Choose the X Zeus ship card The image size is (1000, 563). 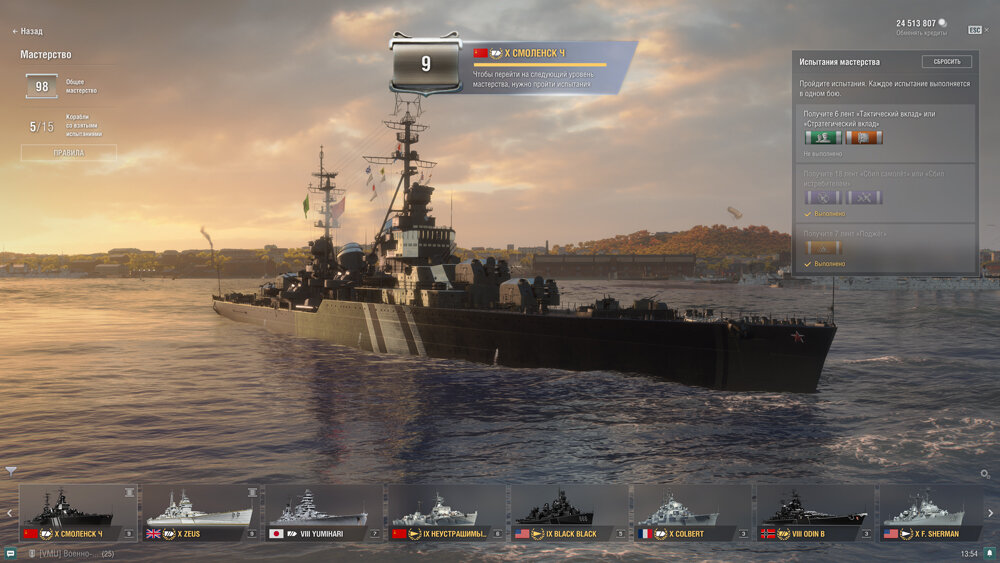(x=201, y=513)
